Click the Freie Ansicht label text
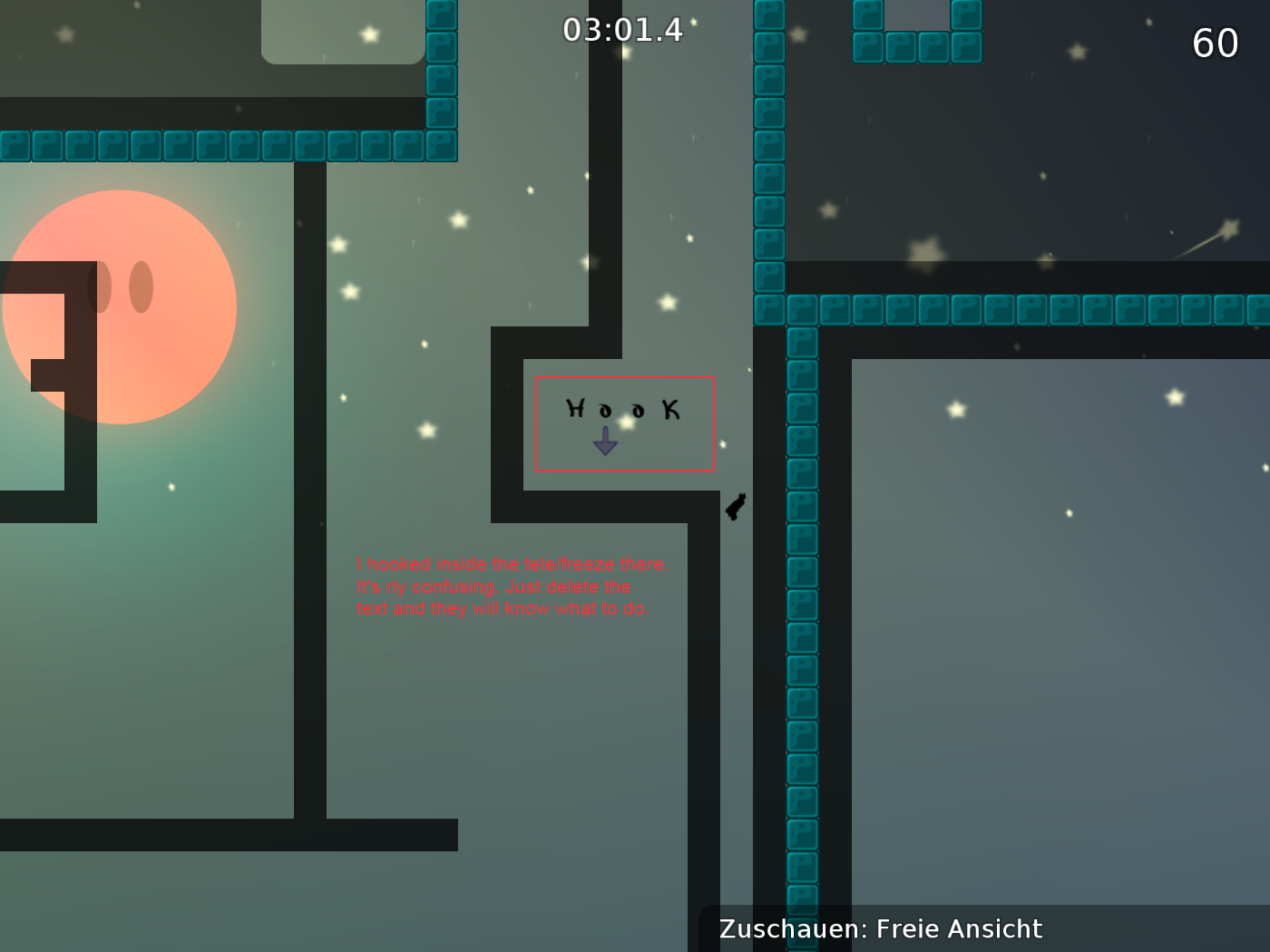1270x952 pixels. pos(962,928)
